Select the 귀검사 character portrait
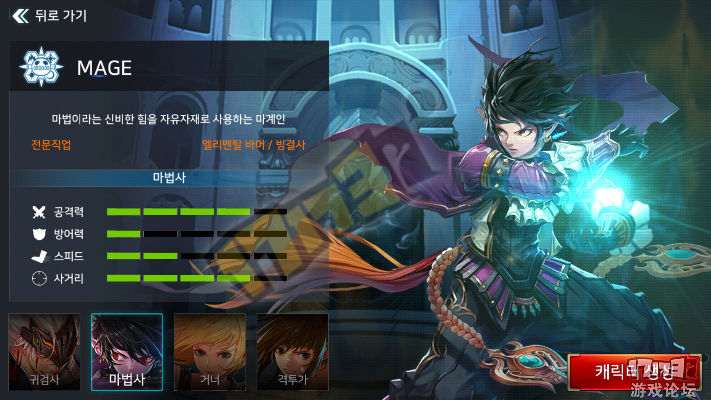 (x=44, y=351)
